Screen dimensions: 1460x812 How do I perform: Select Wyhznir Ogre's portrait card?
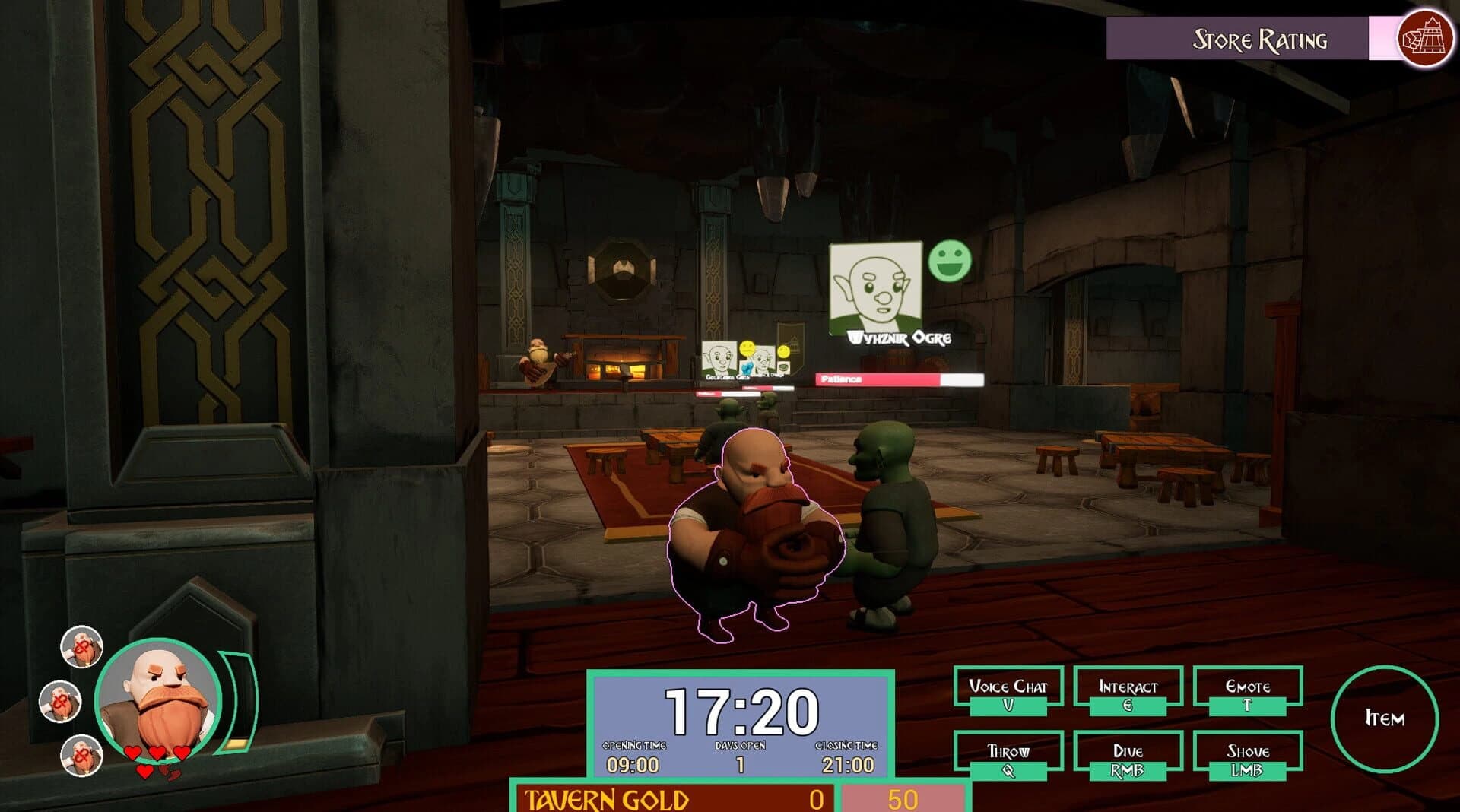[876, 289]
